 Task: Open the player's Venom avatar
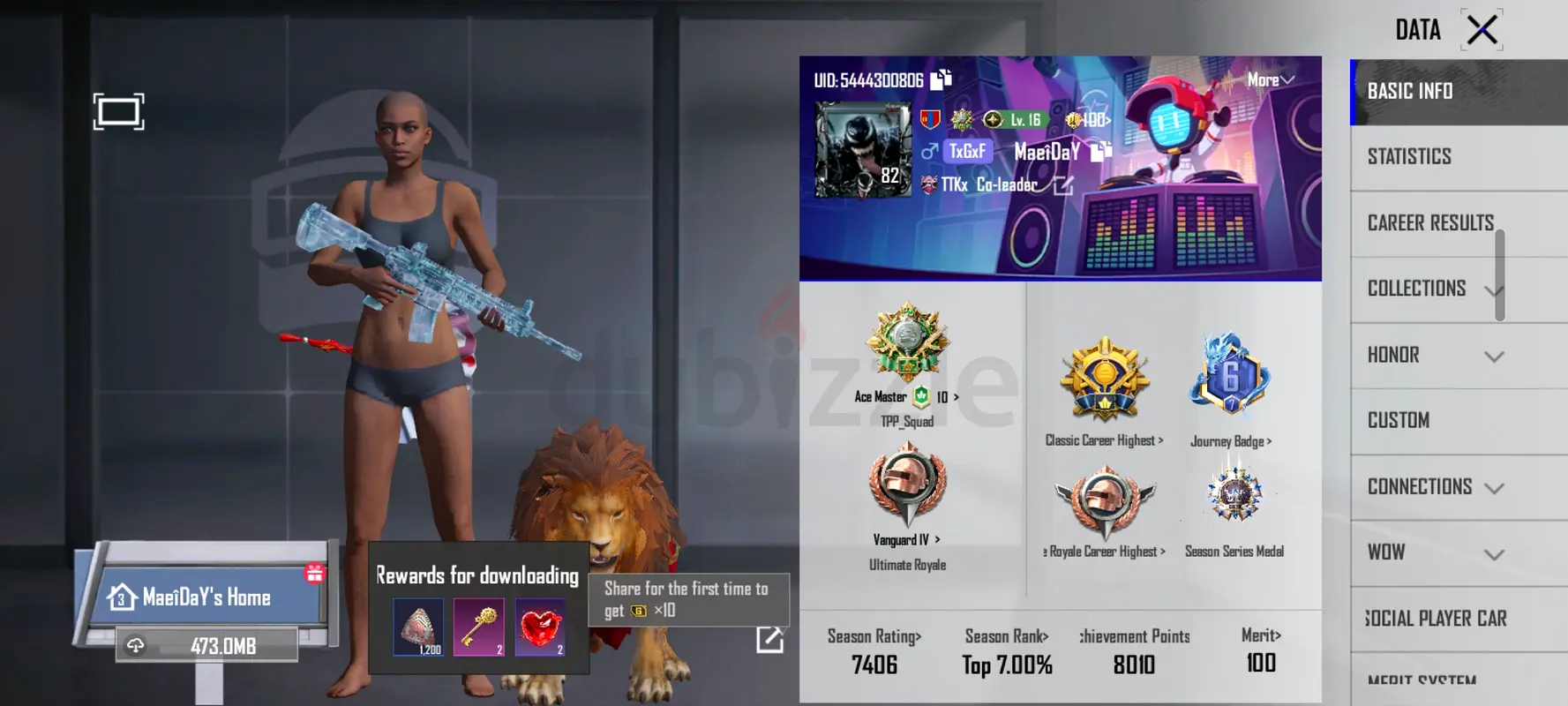(862, 149)
